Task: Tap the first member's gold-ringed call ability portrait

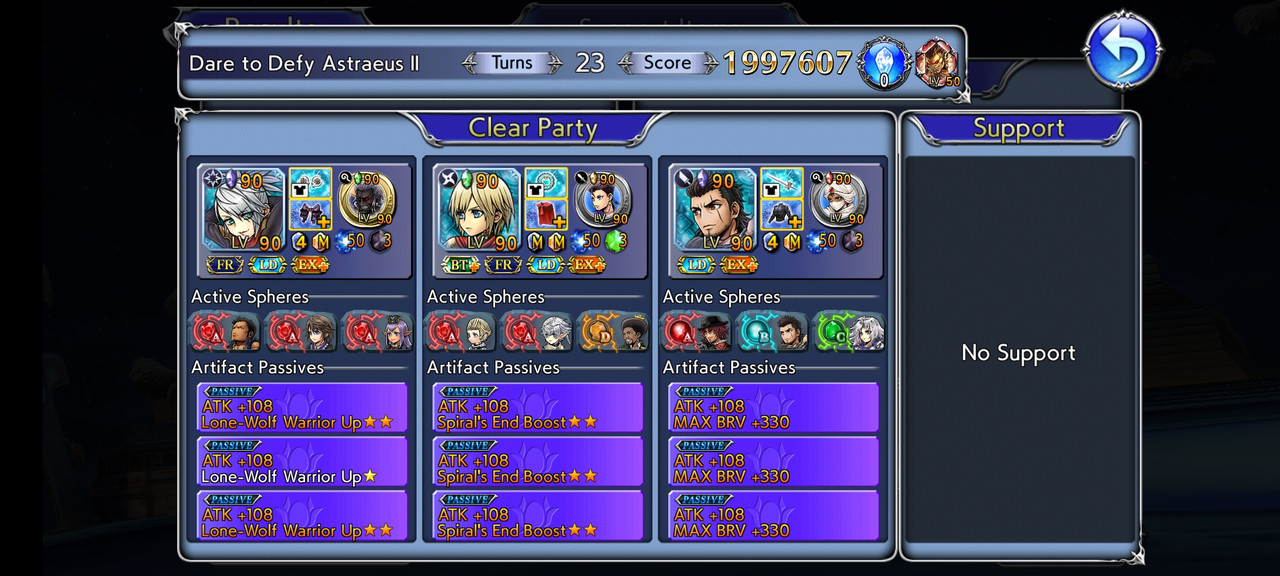Action: point(367,200)
